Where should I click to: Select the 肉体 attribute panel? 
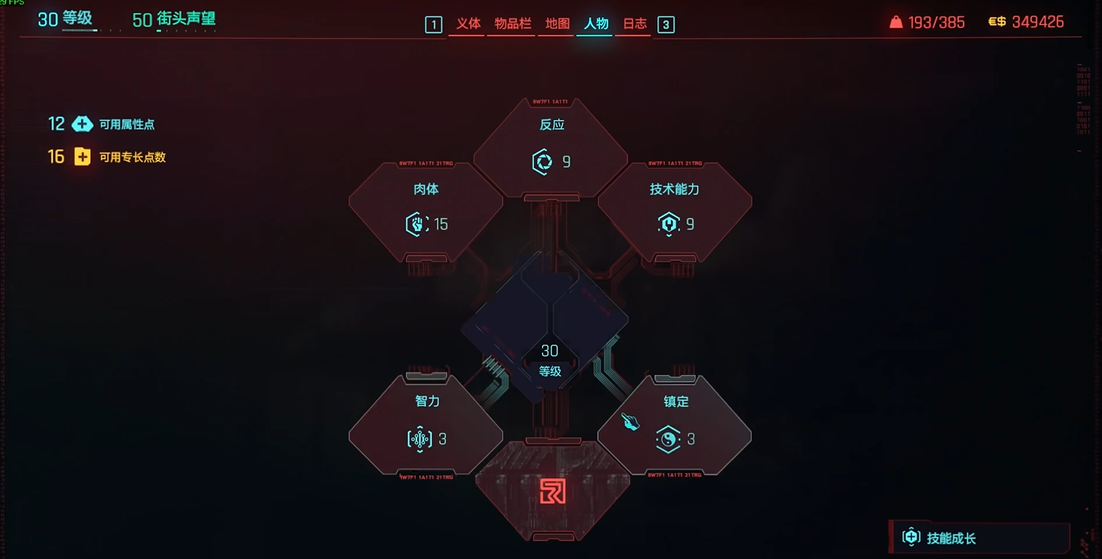426,210
